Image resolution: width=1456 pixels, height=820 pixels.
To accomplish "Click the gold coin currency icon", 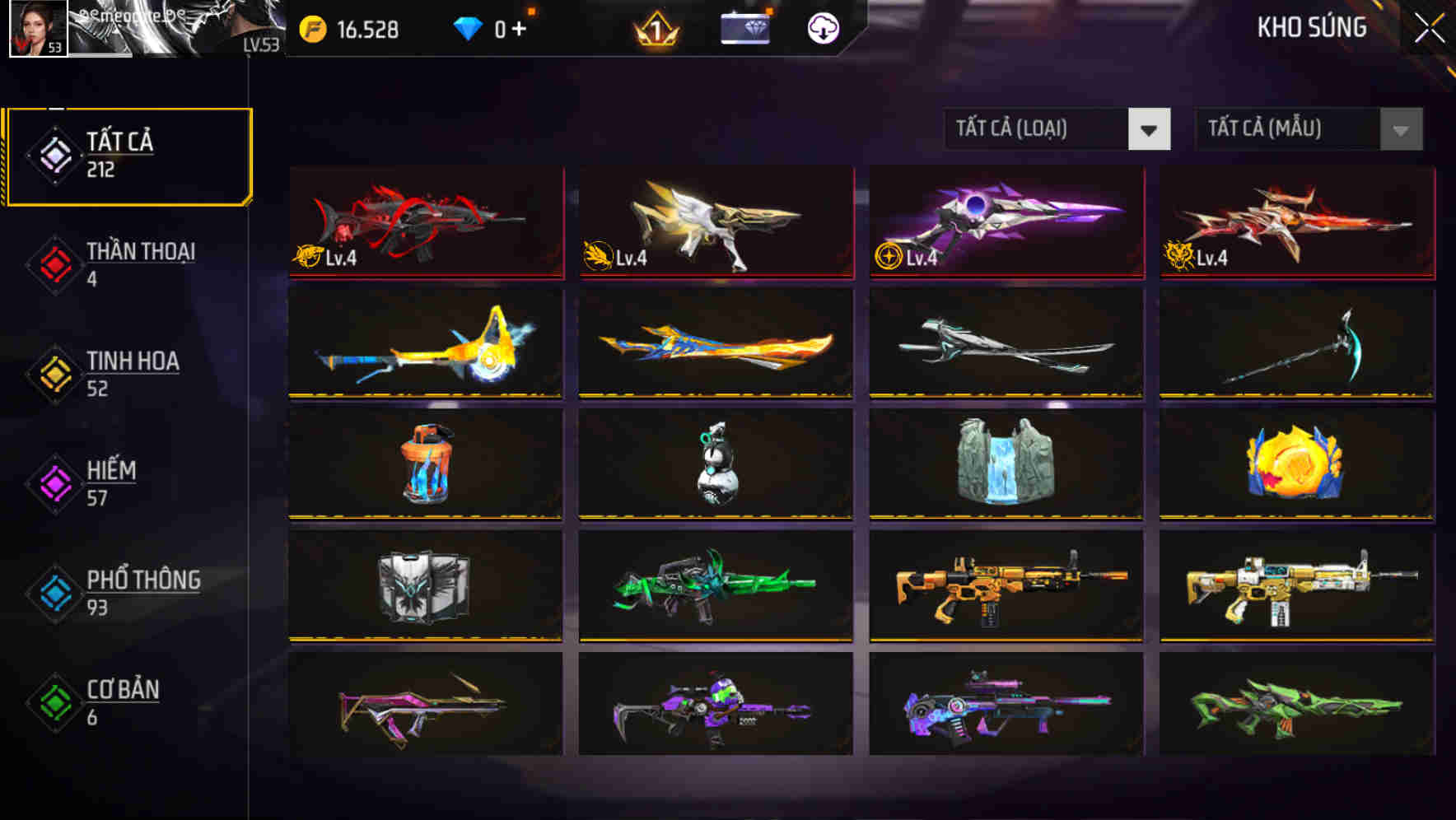I will [310, 30].
